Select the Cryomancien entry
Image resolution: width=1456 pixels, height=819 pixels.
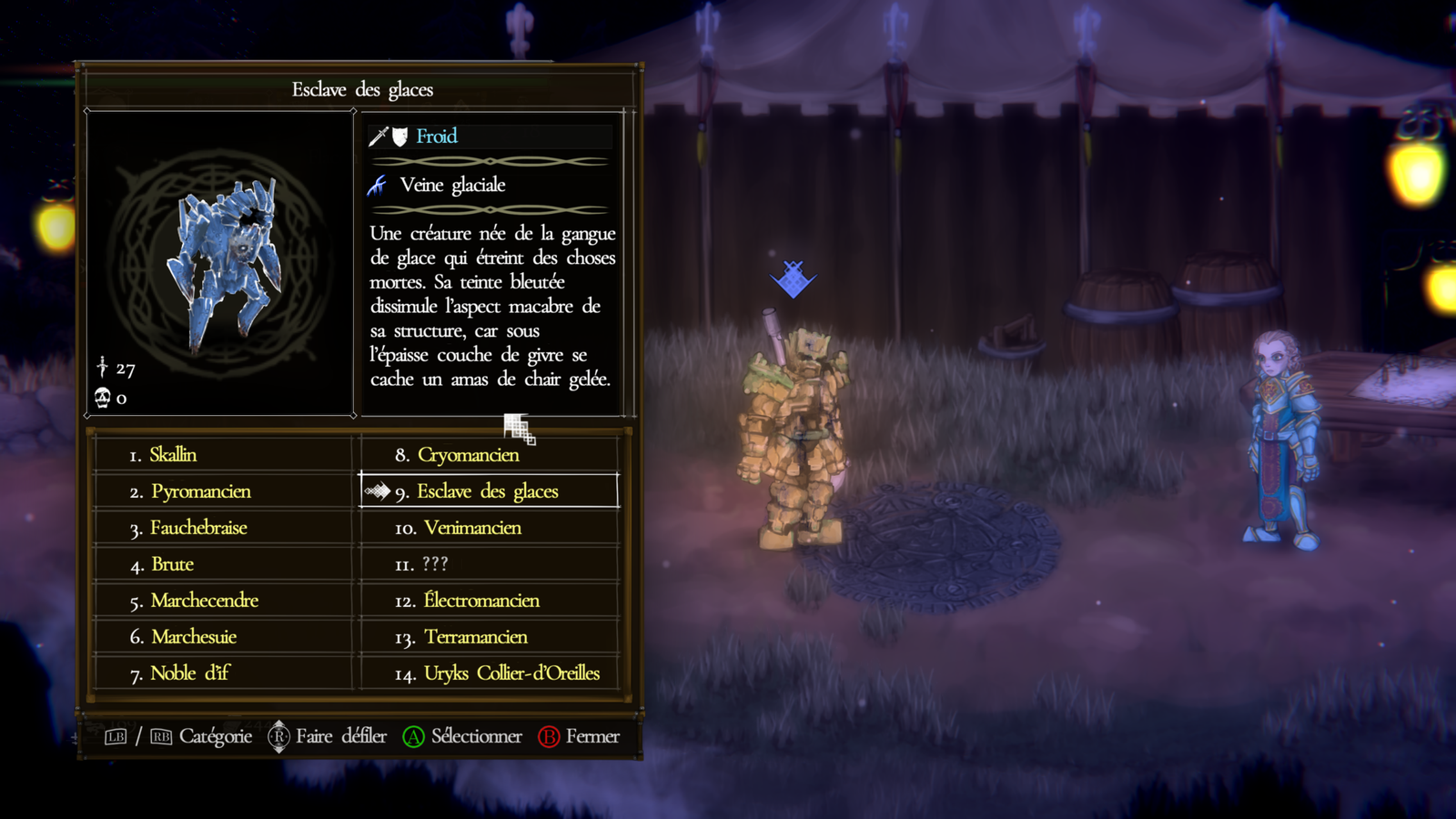click(x=468, y=455)
